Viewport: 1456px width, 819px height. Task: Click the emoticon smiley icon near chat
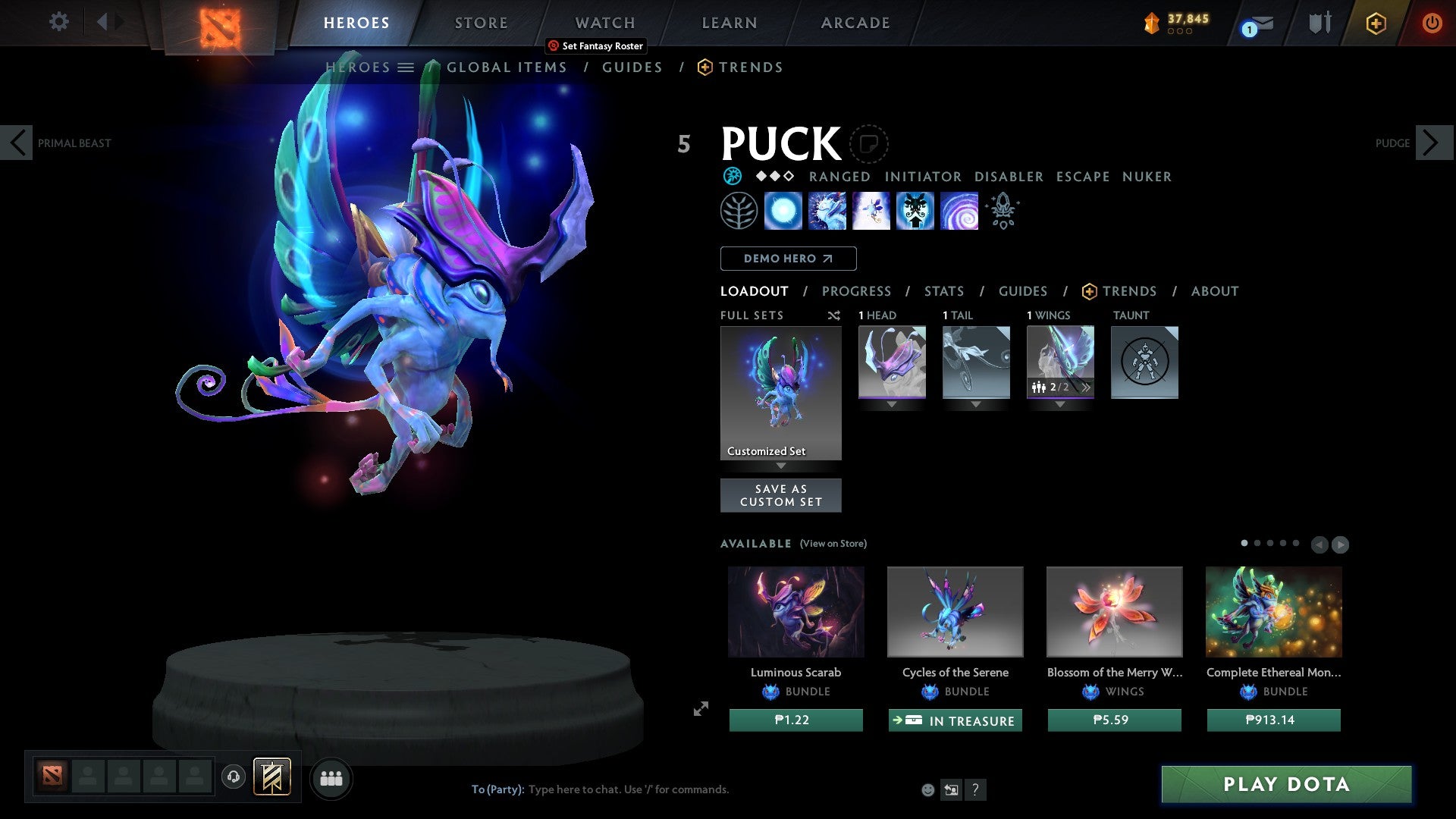click(928, 789)
